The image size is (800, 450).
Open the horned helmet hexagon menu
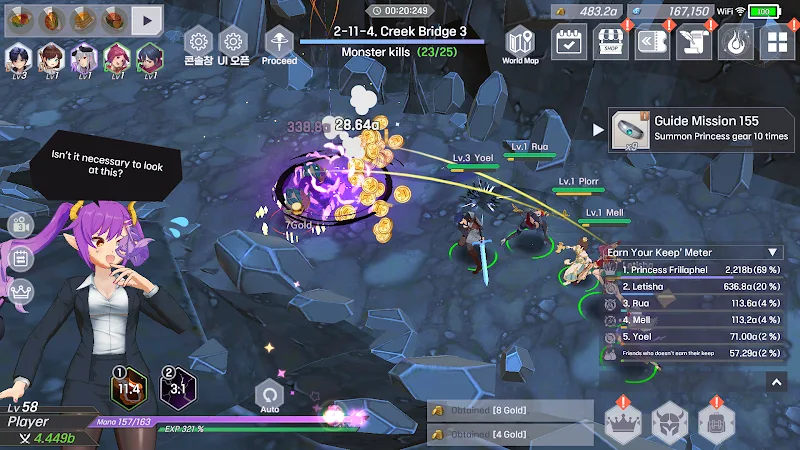670,423
